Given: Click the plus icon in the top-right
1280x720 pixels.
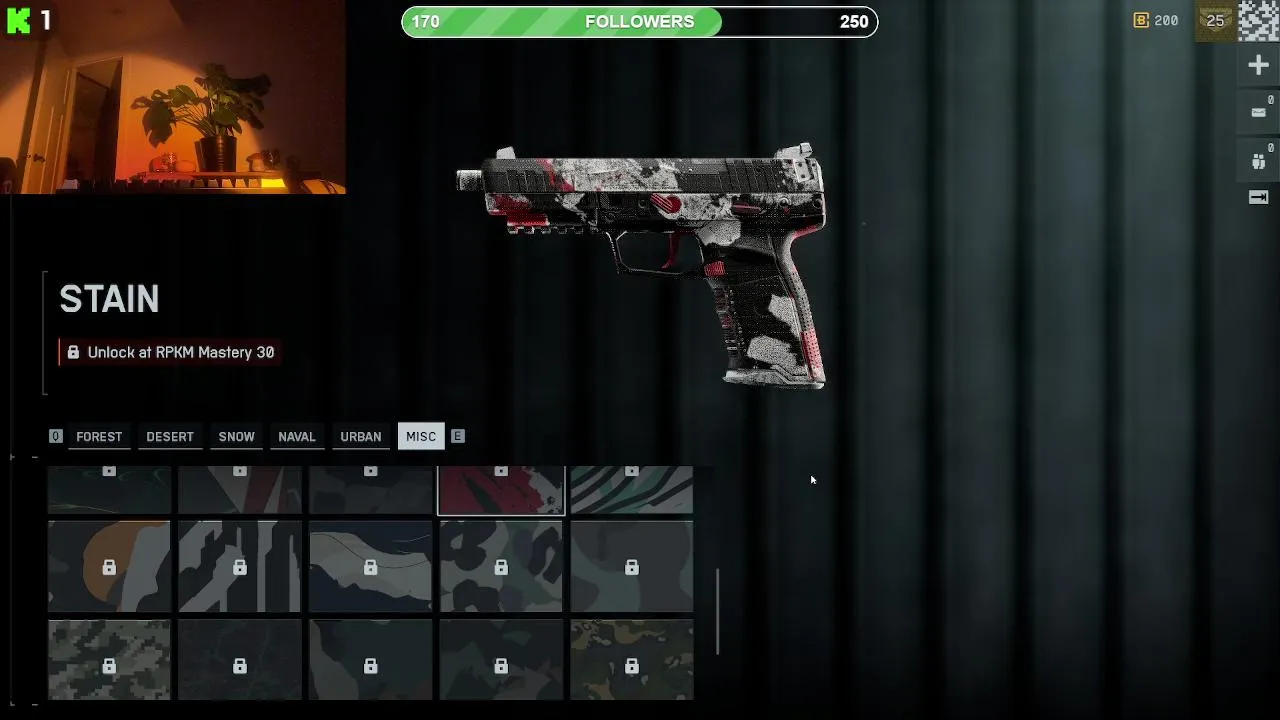Looking at the screenshot, I should (x=1258, y=66).
